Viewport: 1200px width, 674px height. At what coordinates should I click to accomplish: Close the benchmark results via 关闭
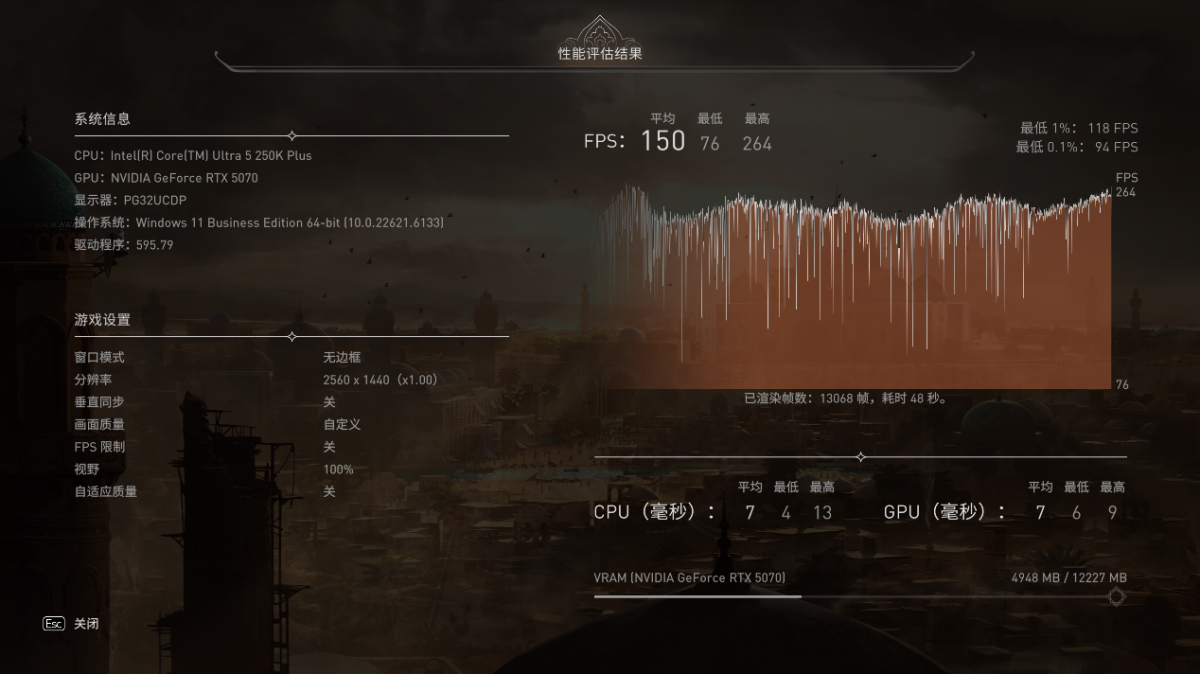[85, 624]
